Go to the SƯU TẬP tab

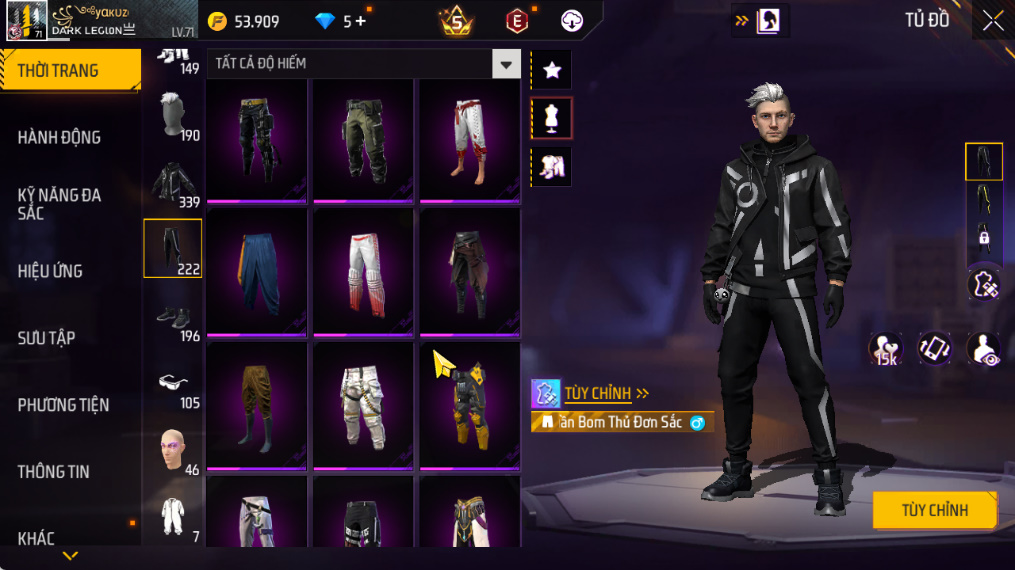(x=47, y=338)
